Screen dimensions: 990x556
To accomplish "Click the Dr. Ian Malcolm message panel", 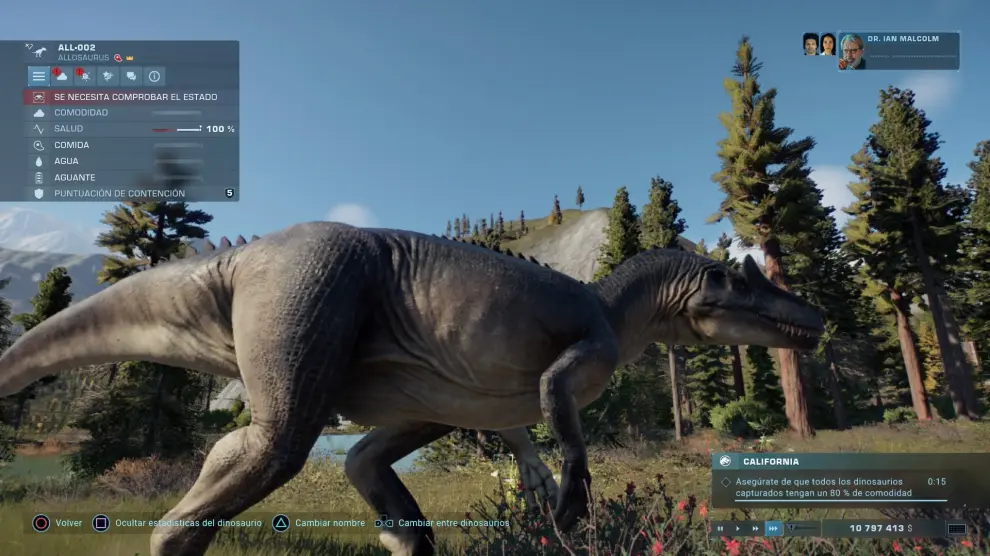I will [x=898, y=51].
